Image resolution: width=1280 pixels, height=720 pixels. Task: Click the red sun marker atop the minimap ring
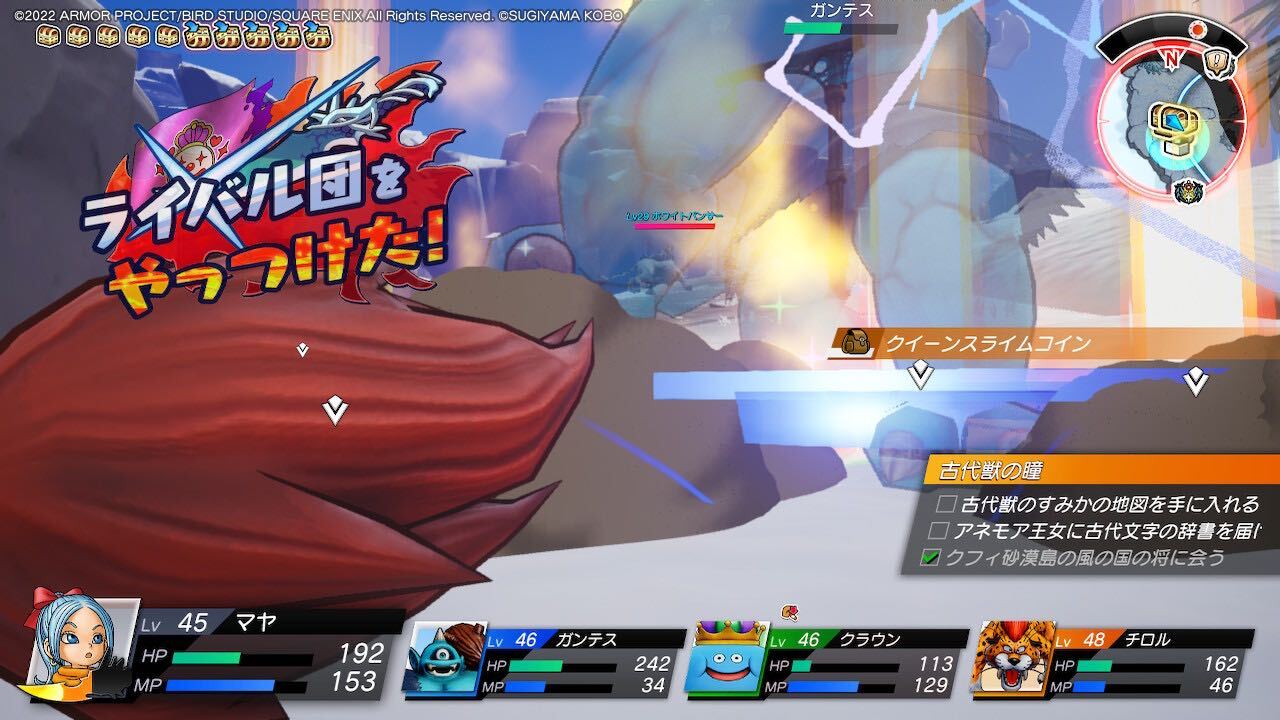click(x=1198, y=28)
